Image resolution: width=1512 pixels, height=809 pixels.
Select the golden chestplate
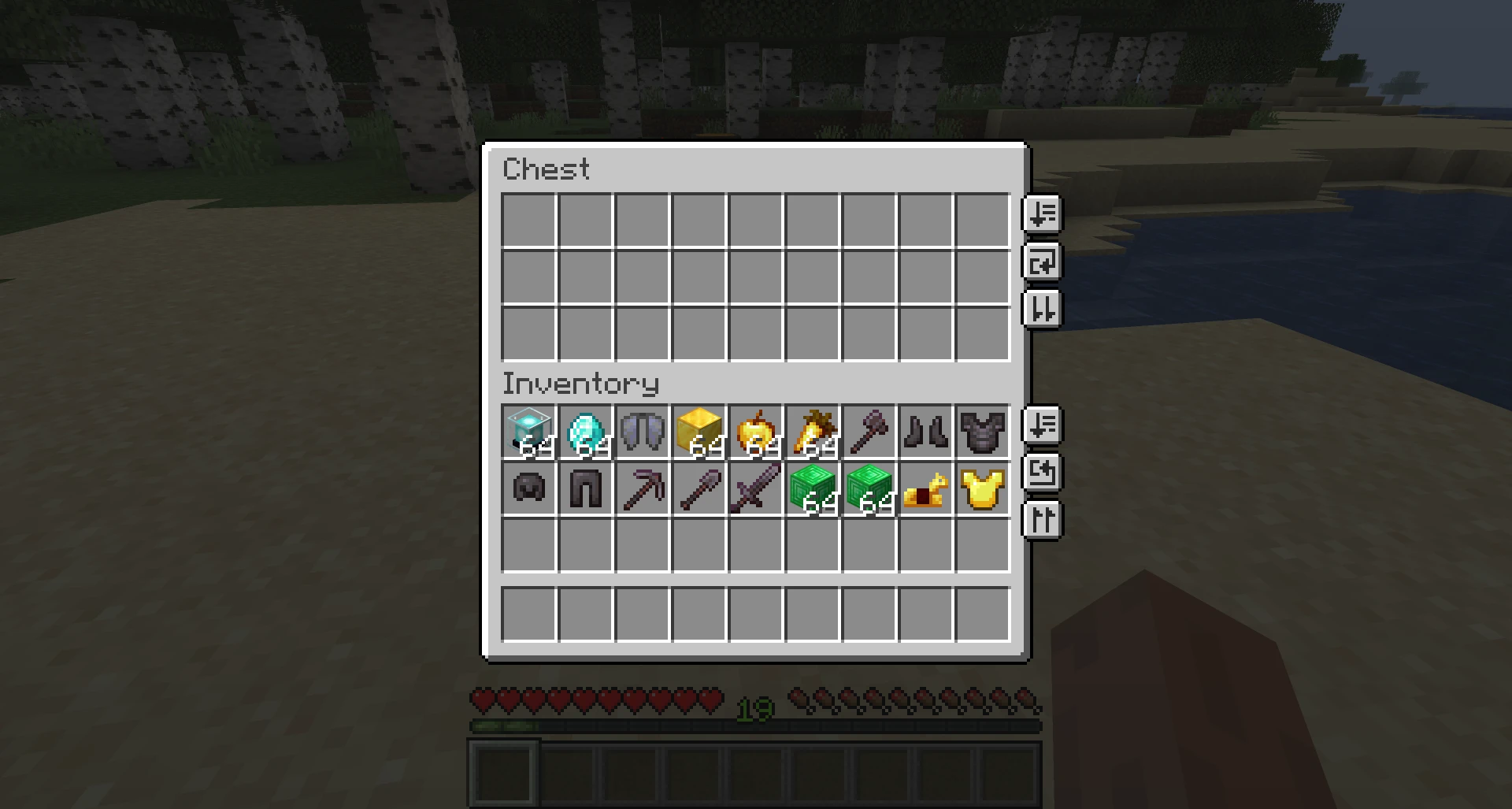[983, 488]
